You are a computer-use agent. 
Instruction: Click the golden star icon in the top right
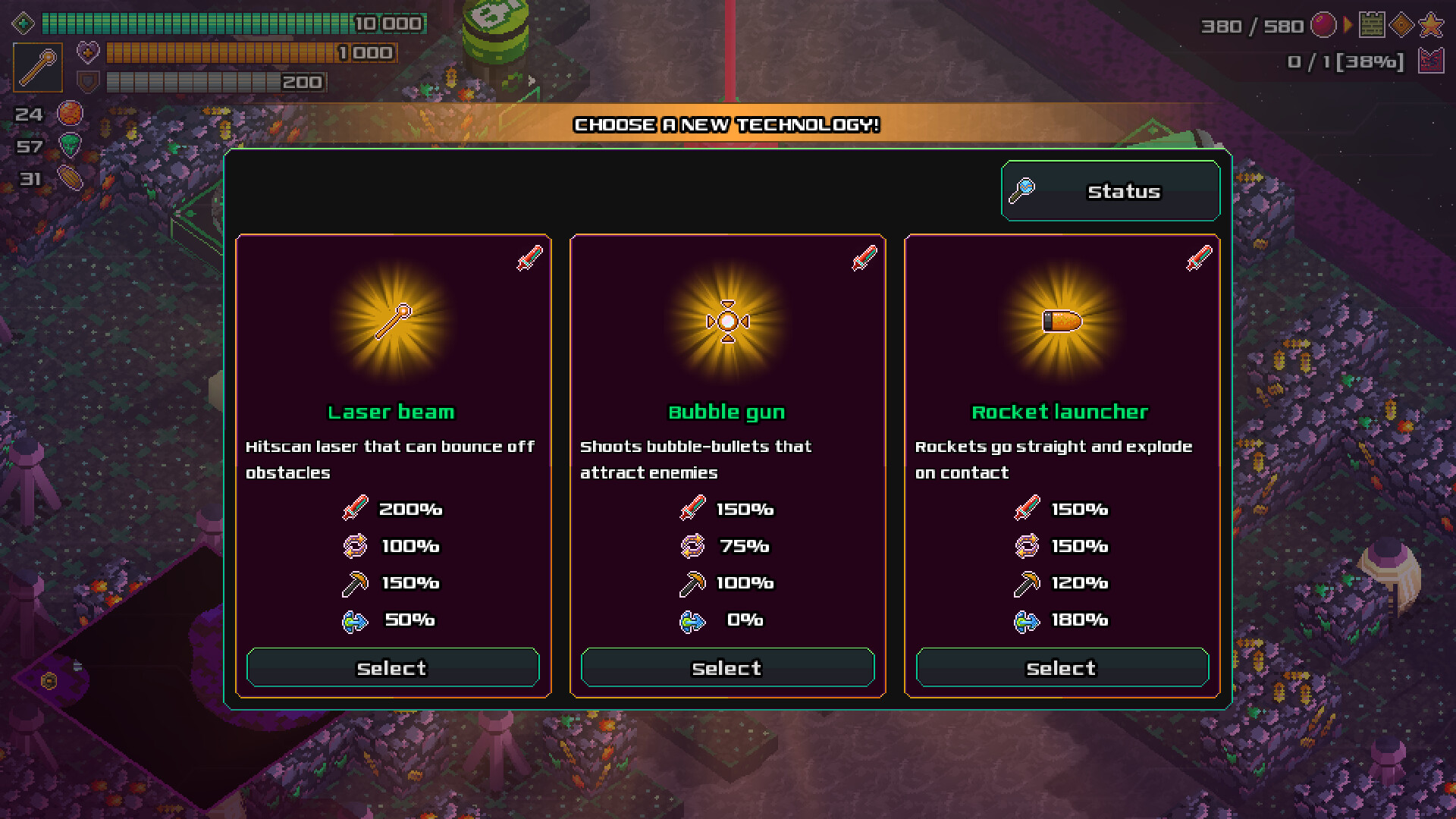pyautogui.click(x=1430, y=25)
